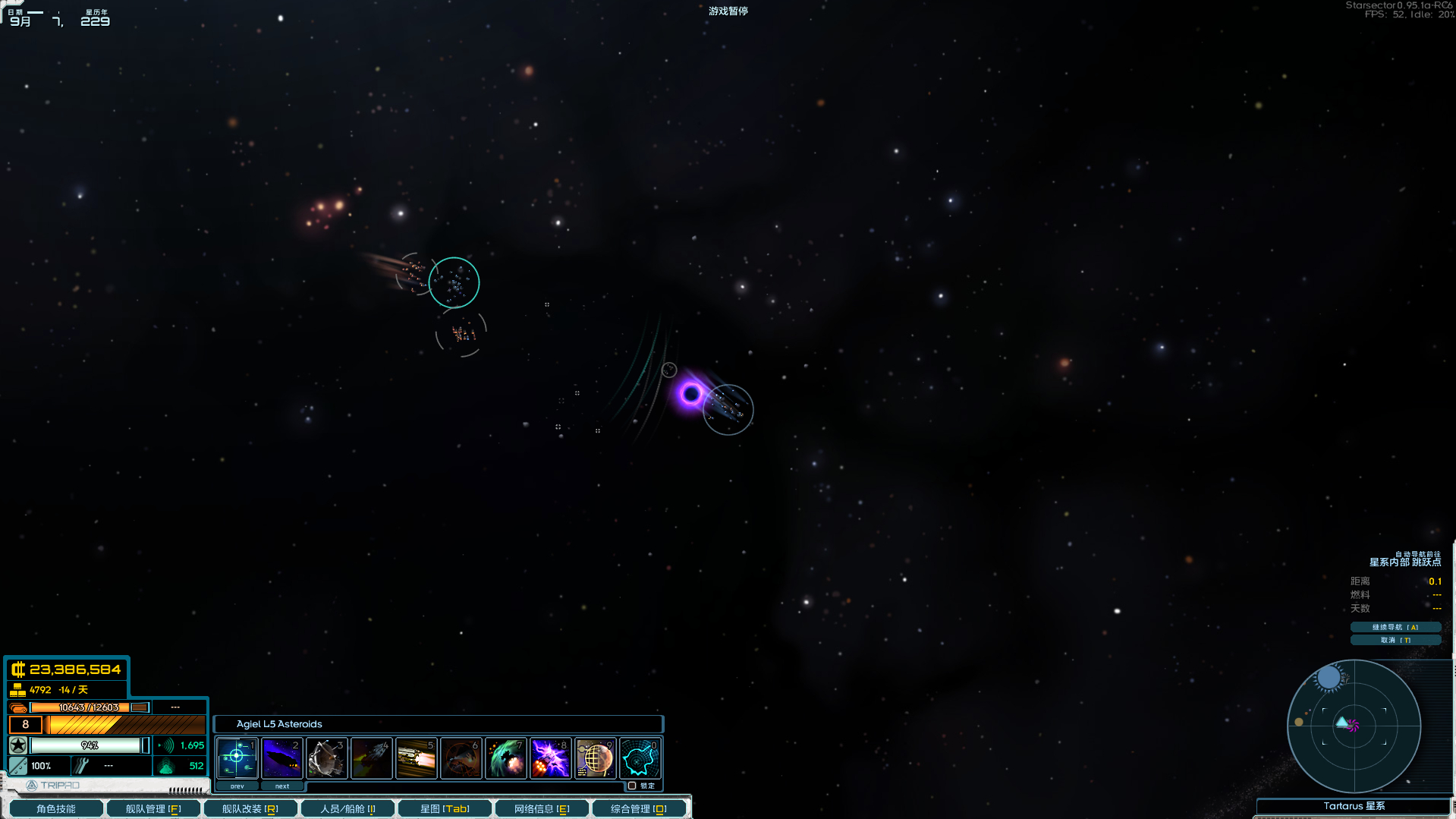
Task: Open 网络信息 intel screen
Action: tap(542, 808)
